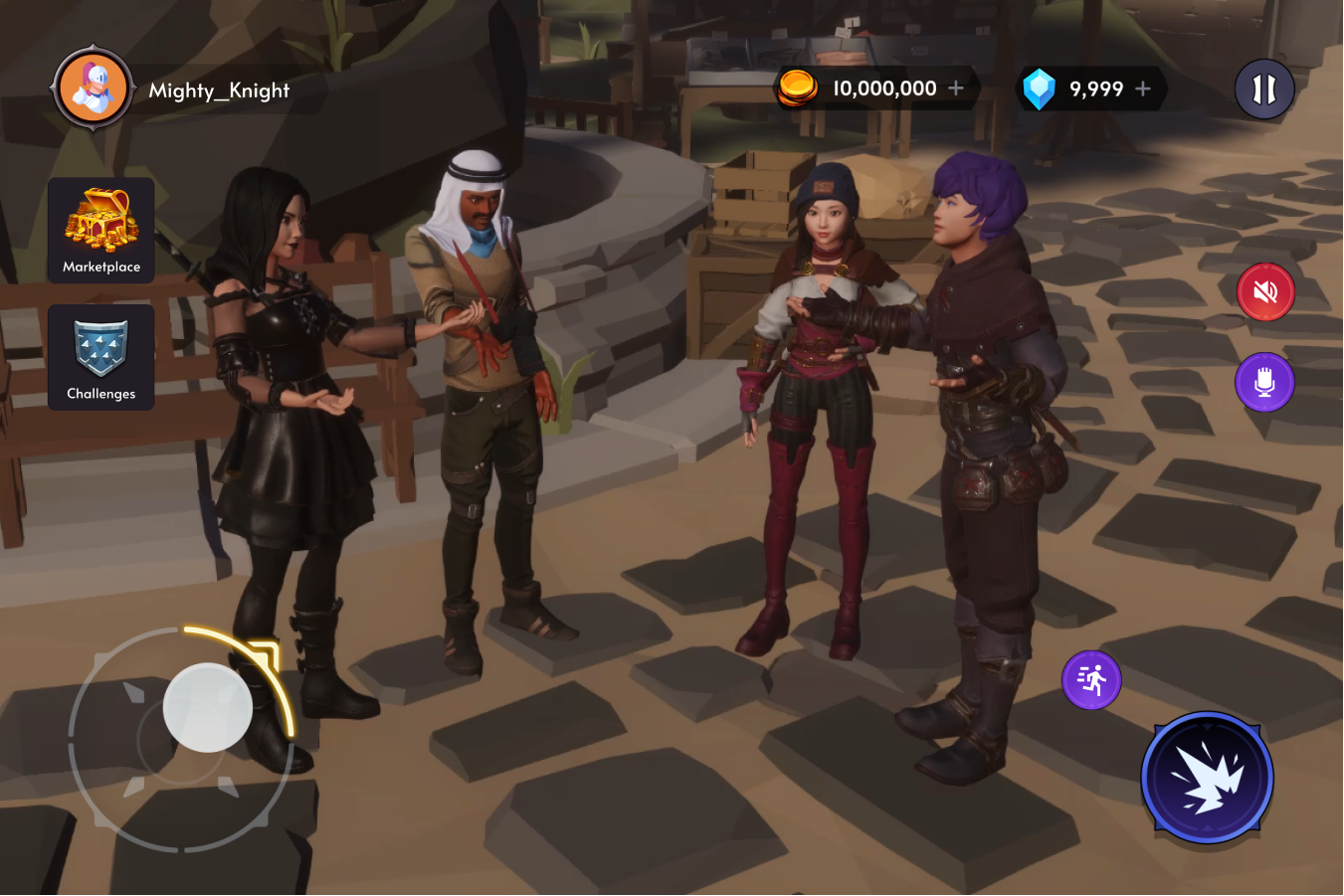The width and height of the screenshot is (1344, 896).
Task: Open the player avatar profile portrait
Action: click(x=92, y=89)
